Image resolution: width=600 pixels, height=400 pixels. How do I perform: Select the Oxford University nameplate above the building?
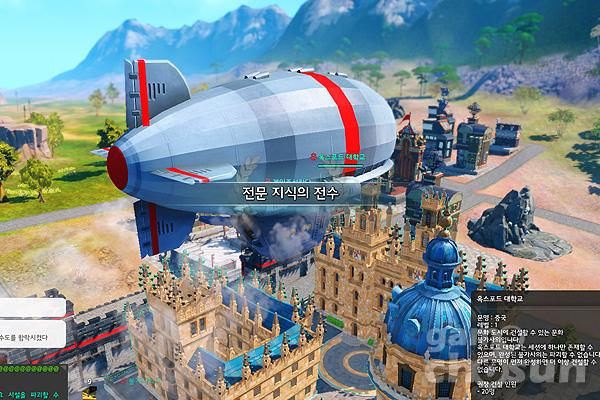338,157
